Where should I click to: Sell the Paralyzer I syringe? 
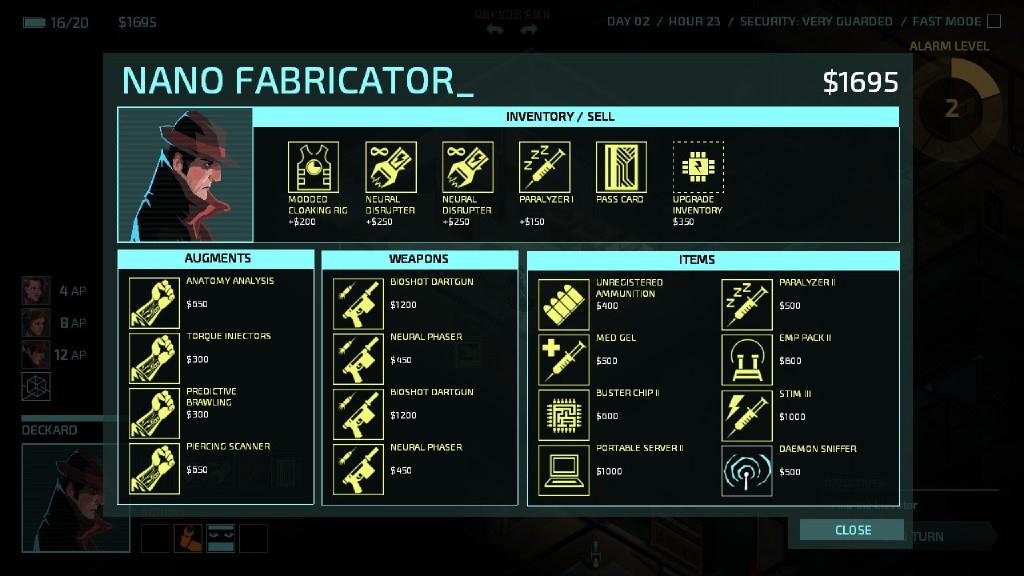click(x=544, y=167)
